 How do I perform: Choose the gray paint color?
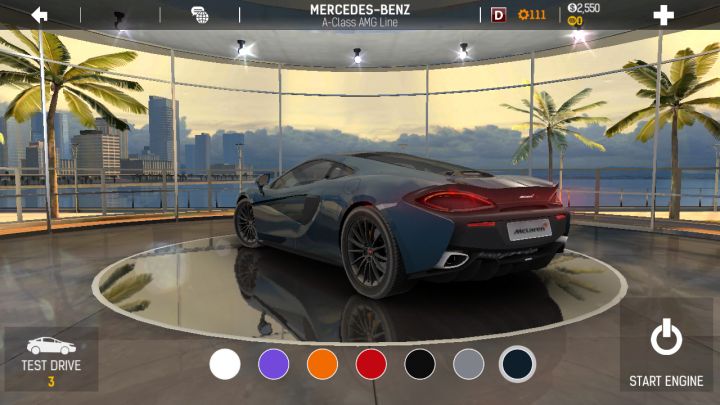(x=468, y=364)
